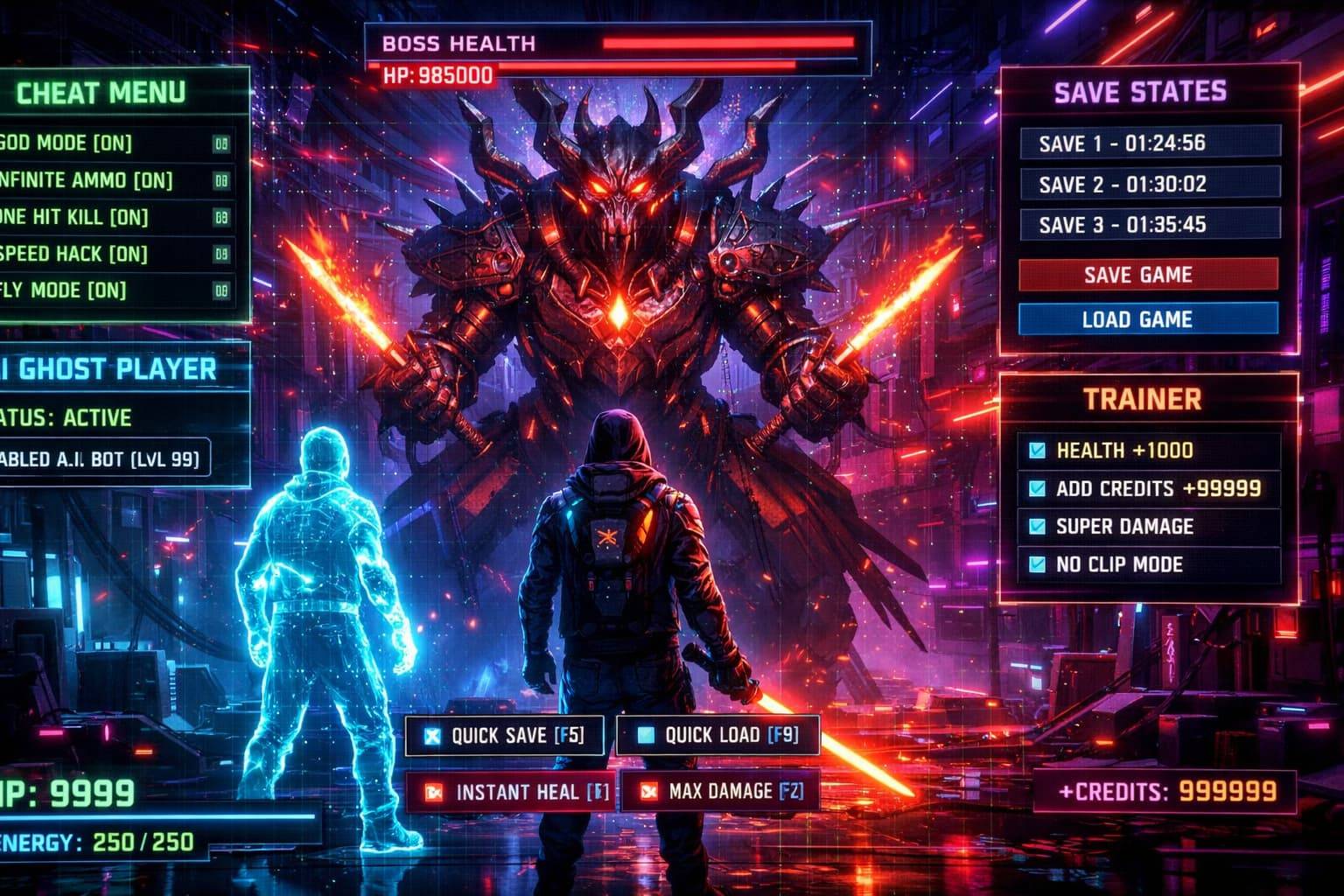The width and height of the screenshot is (1344, 896).
Task: Choose the Save 2 state row
Action: coord(1149,184)
